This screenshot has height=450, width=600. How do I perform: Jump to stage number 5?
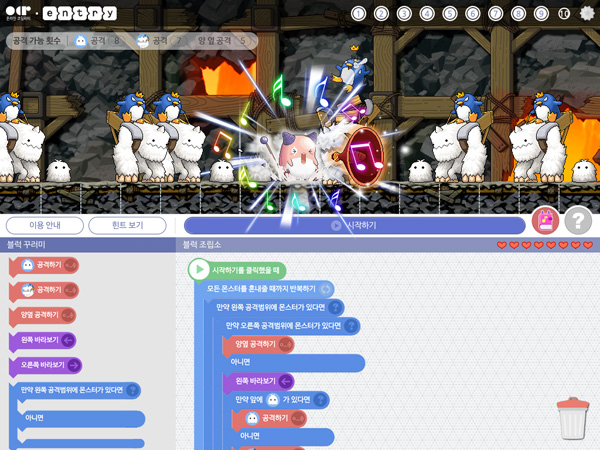click(x=450, y=13)
